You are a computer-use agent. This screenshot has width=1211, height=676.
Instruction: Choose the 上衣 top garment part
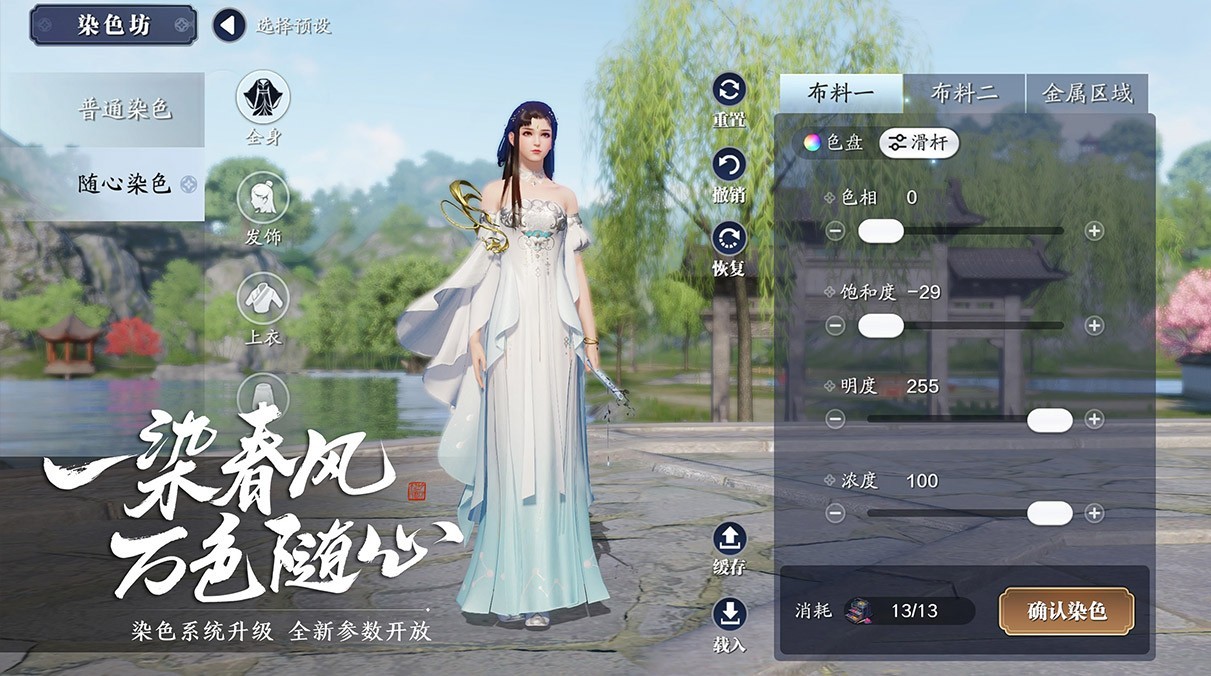262,298
